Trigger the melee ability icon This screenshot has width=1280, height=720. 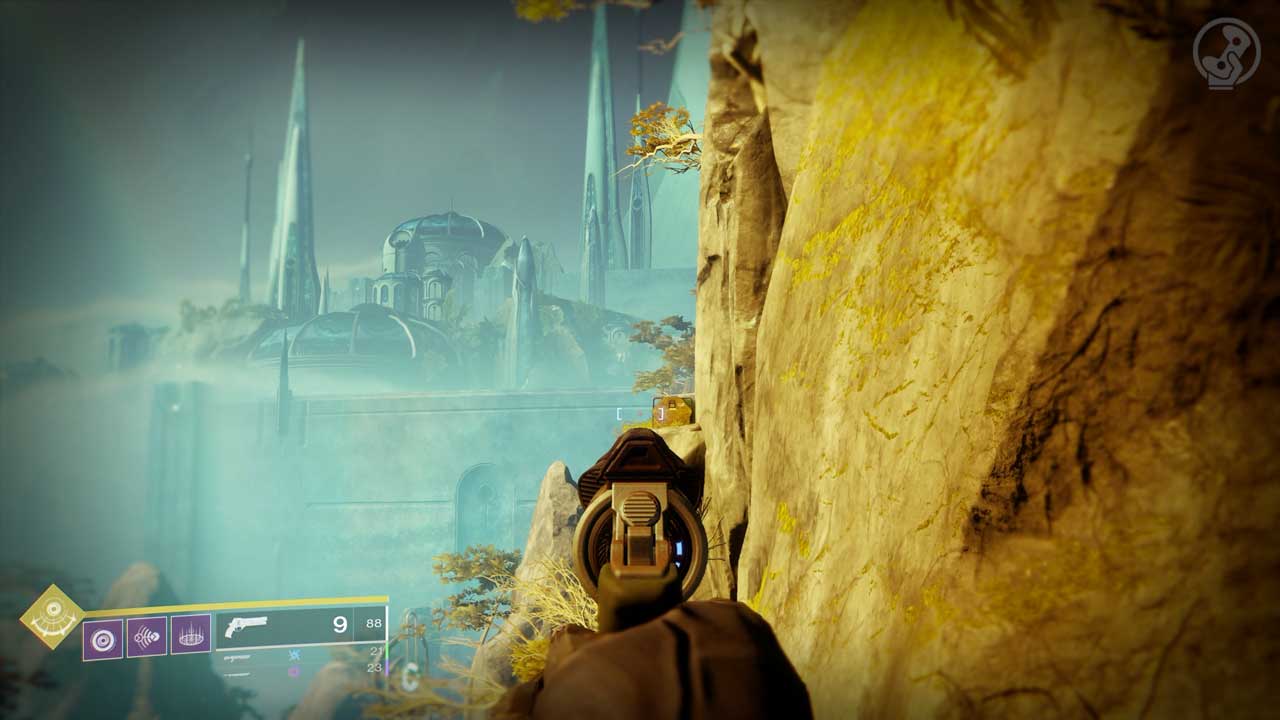147,636
